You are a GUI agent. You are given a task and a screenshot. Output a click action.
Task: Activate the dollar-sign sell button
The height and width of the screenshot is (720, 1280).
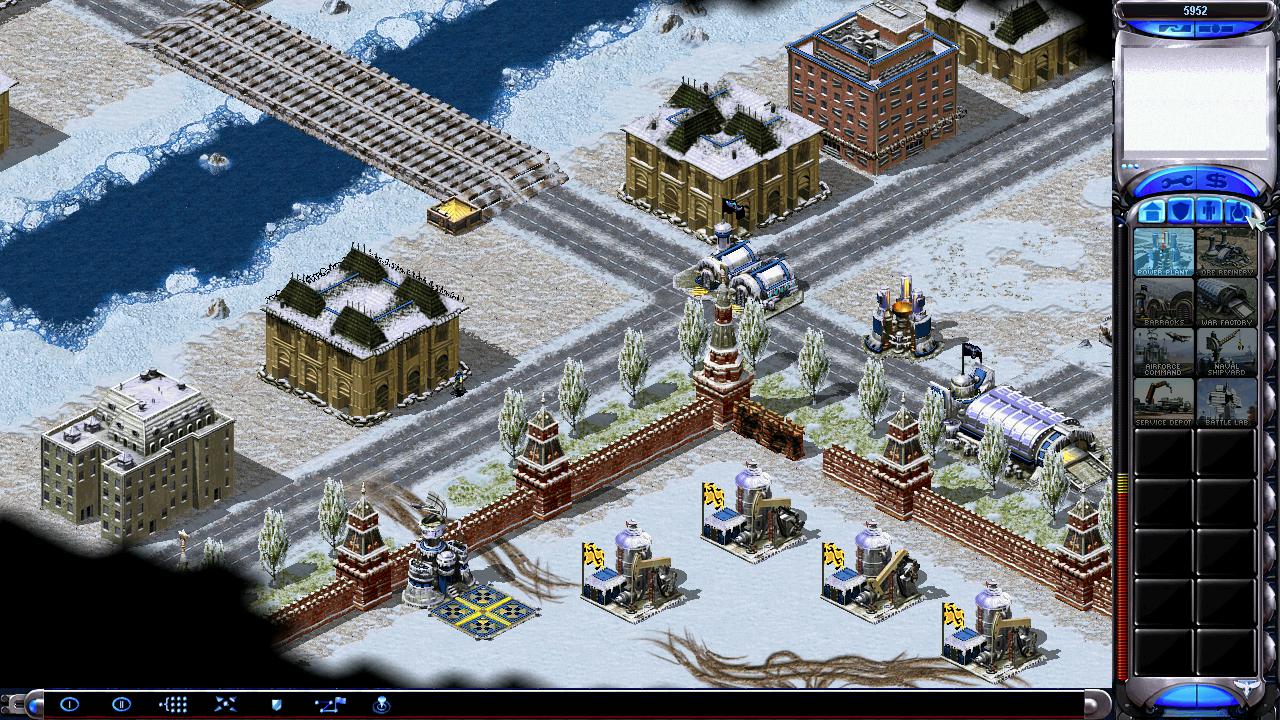point(1218,181)
